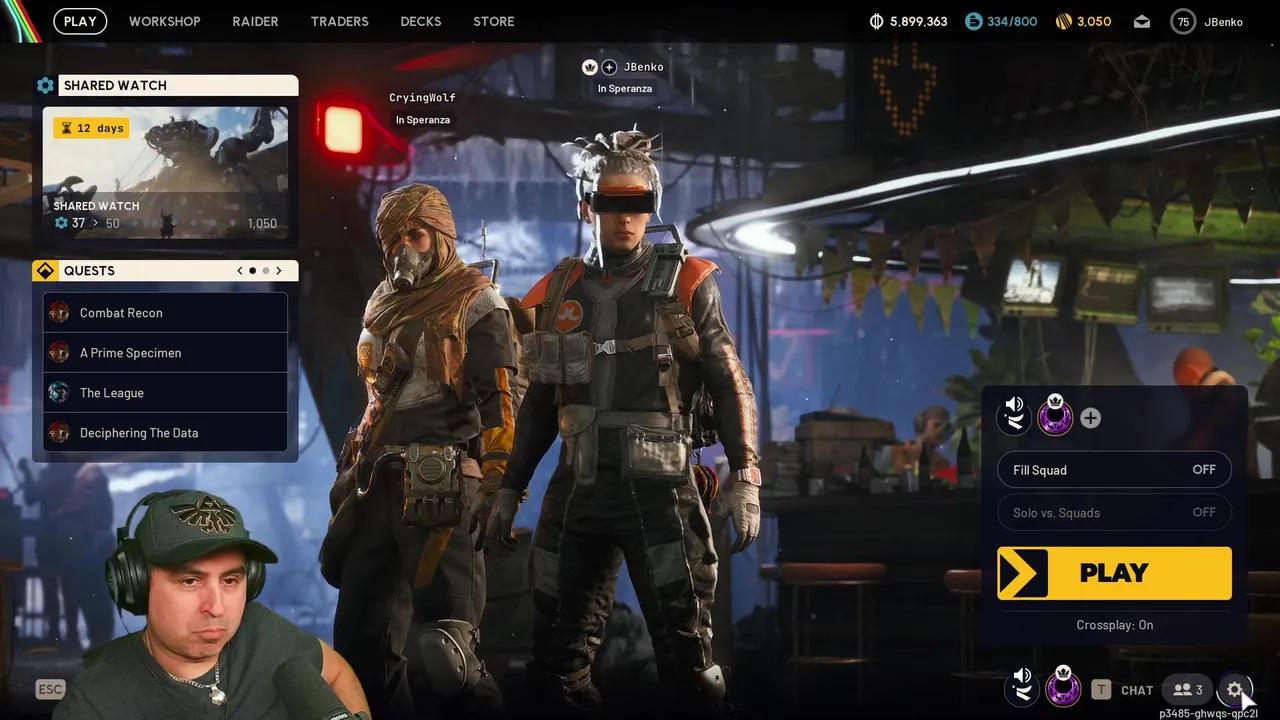The height and width of the screenshot is (720, 1280).
Task: Open the STORE menu
Action: (x=493, y=21)
